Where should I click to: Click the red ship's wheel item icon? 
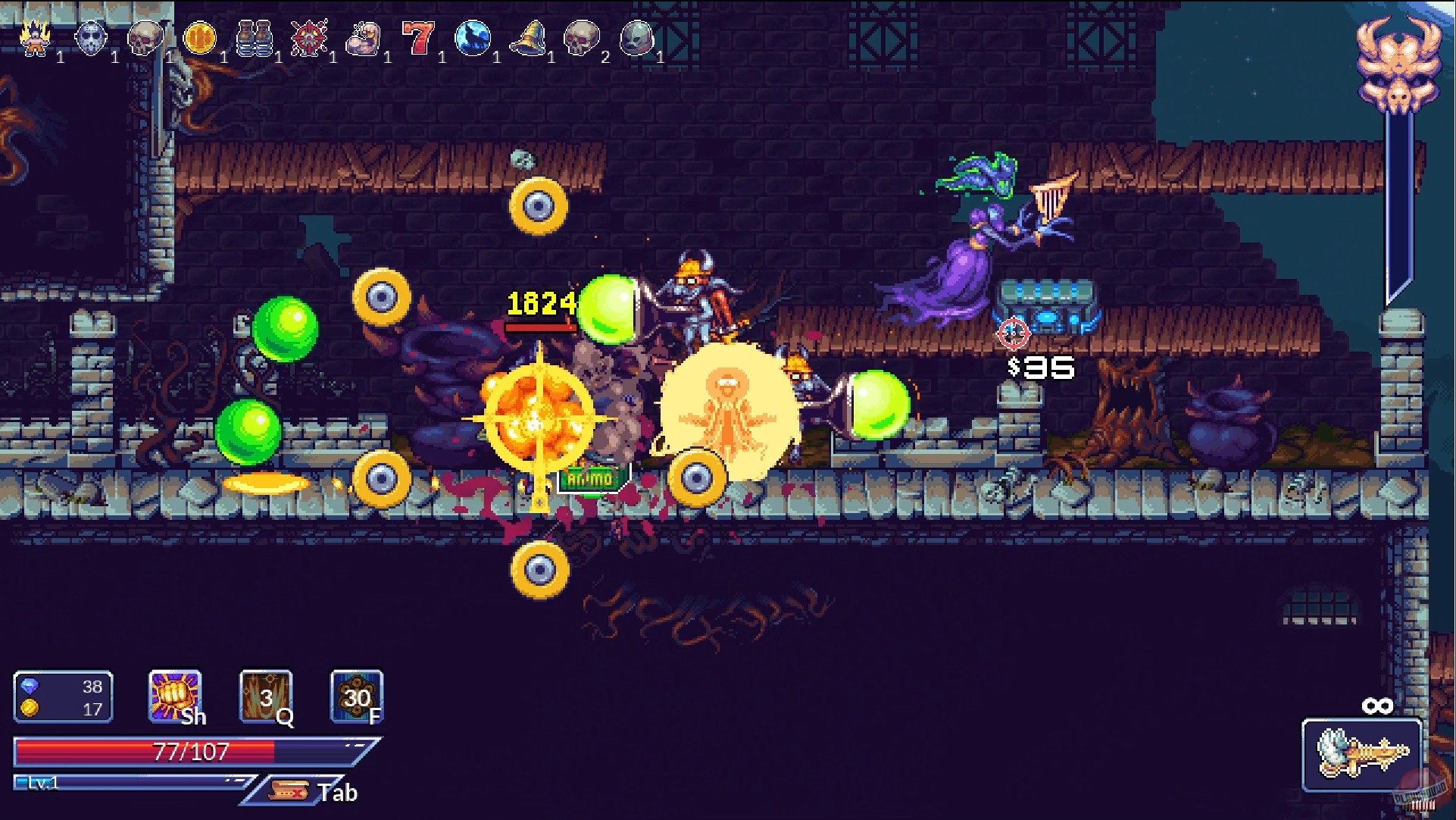[x=311, y=38]
